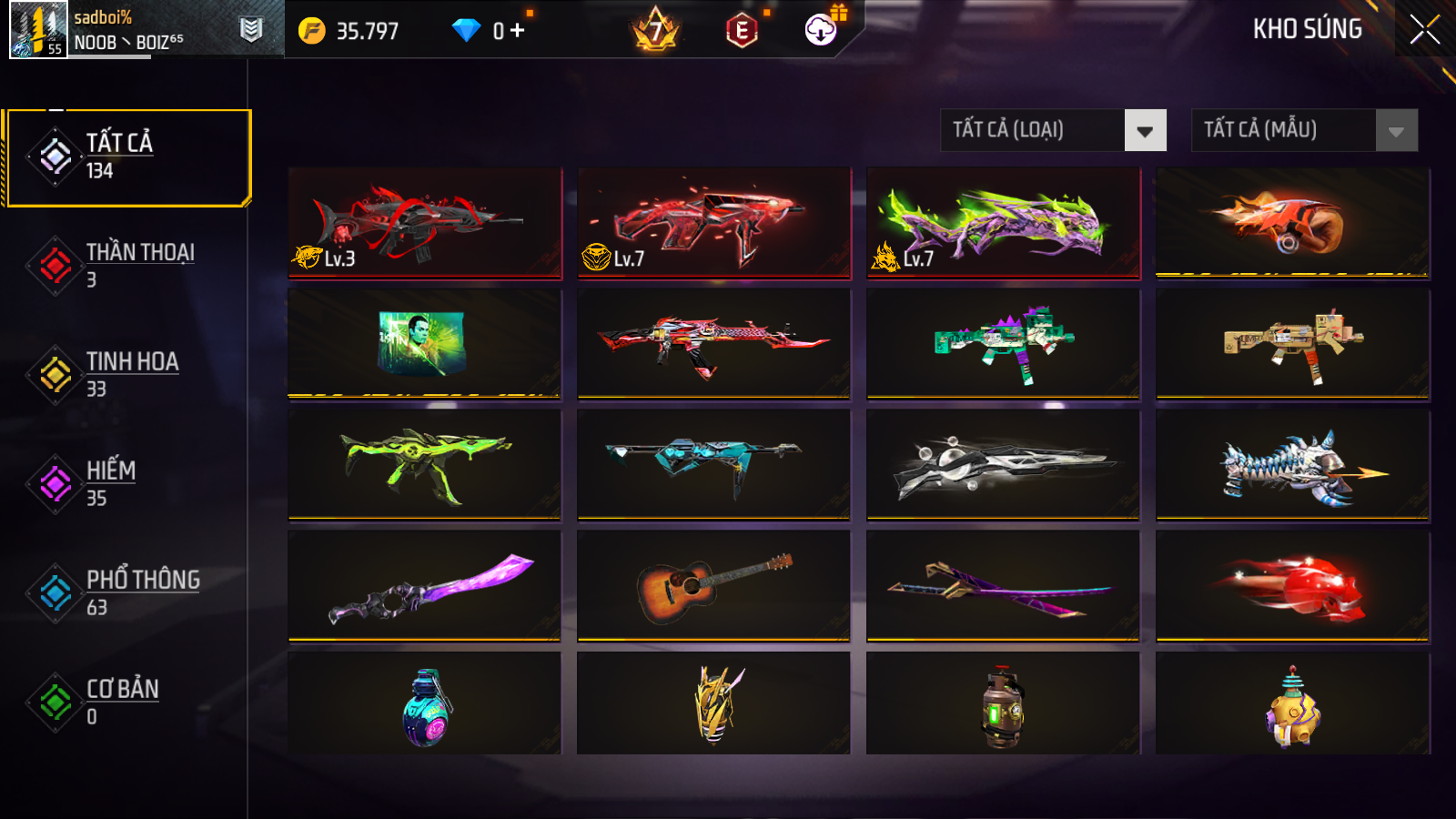Add diamonds with the plus button
This screenshot has width=1456, height=819.
pos(518,31)
